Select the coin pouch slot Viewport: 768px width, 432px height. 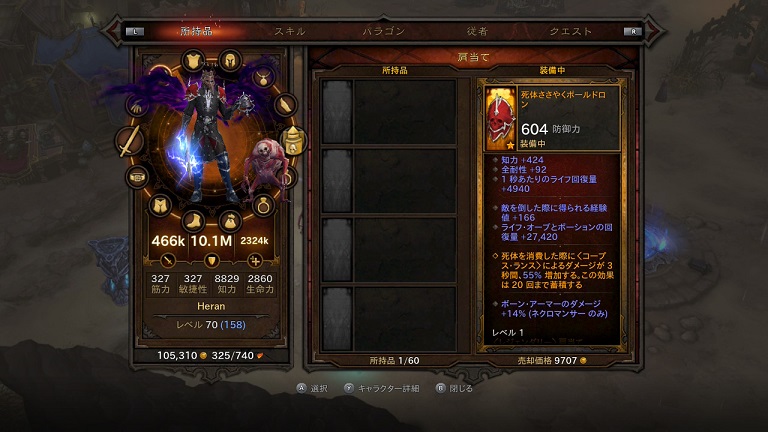point(229,219)
